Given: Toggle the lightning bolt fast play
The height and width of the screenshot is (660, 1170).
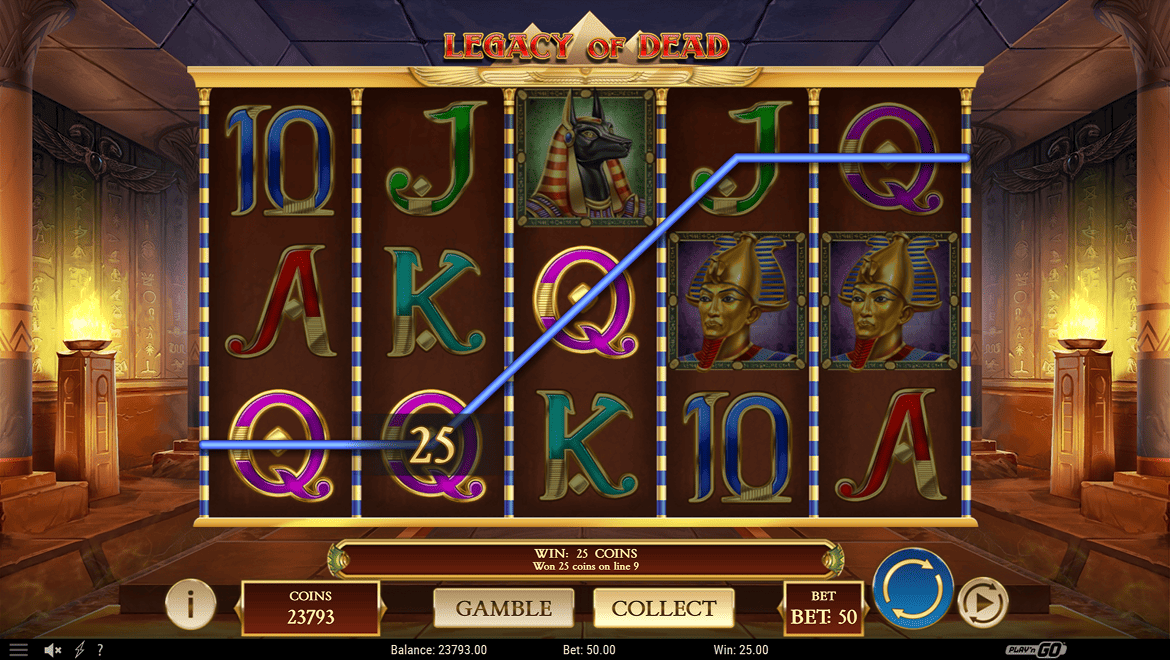Looking at the screenshot, I should coord(80,650).
